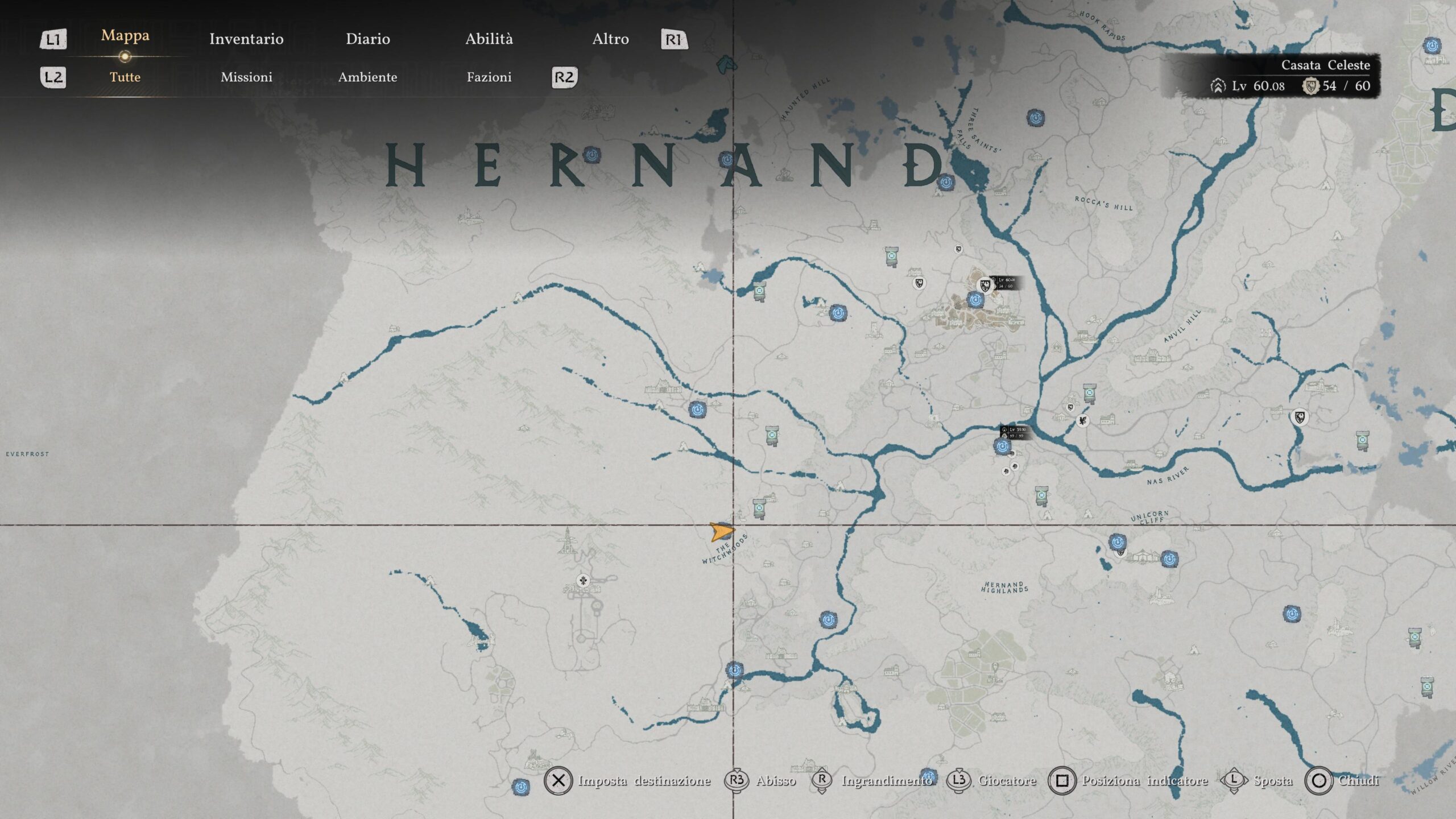Screen dimensions: 1456x819
Task: Select the Mappa tab
Action: coord(125,35)
